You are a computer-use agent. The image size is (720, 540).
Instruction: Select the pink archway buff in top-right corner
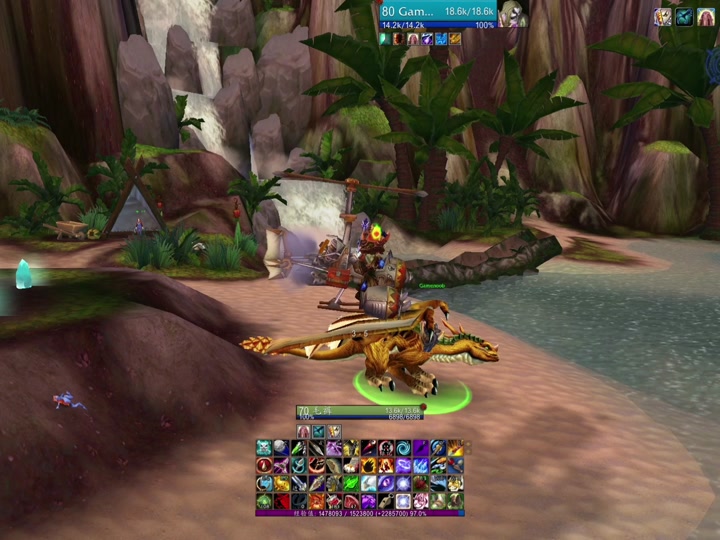coord(706,16)
